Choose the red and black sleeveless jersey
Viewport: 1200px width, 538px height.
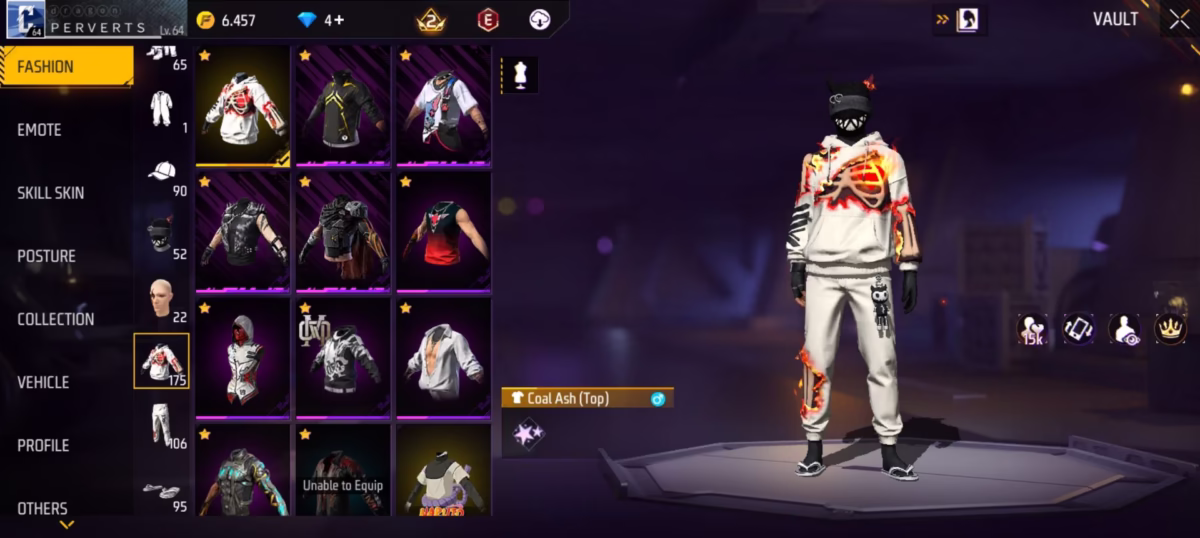[x=444, y=231]
